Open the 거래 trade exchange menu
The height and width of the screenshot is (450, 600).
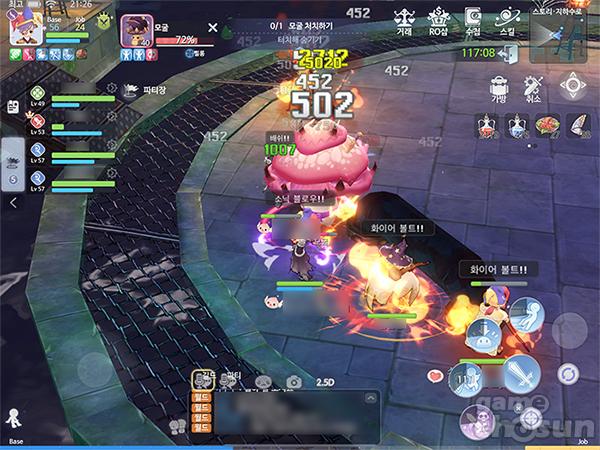(404, 19)
